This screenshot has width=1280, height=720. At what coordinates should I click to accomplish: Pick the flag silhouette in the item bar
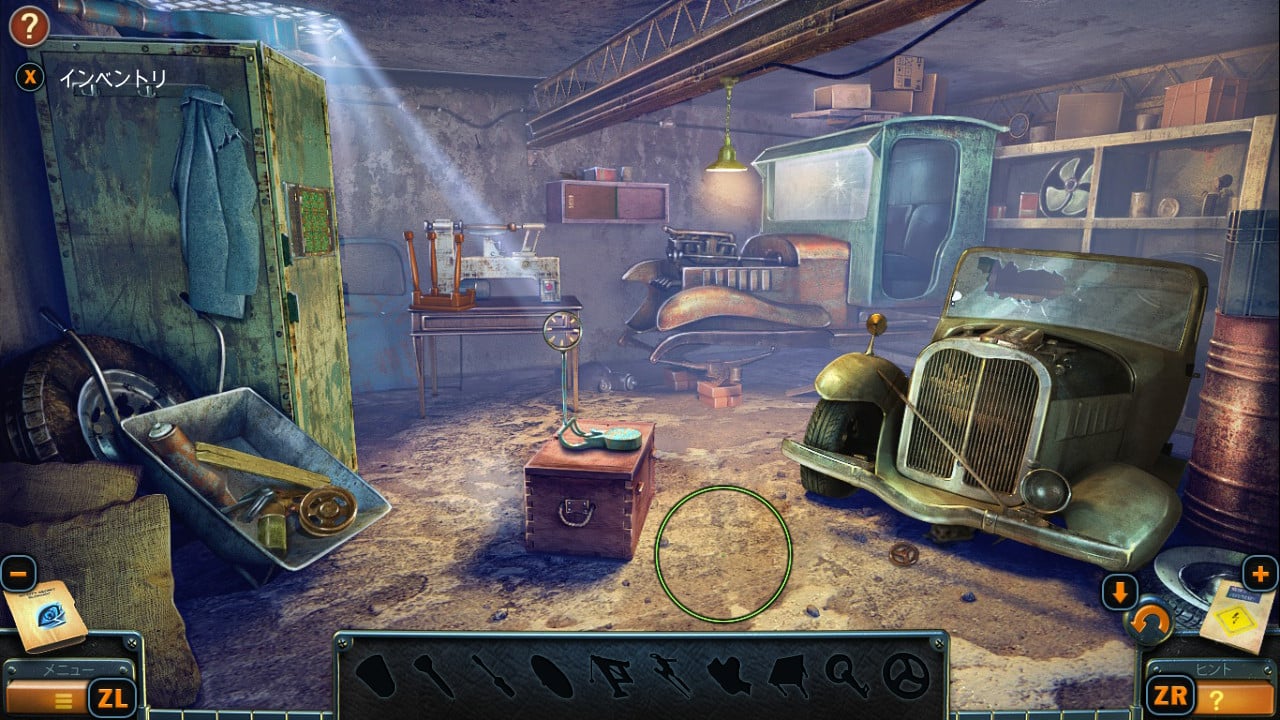[x=610, y=676]
